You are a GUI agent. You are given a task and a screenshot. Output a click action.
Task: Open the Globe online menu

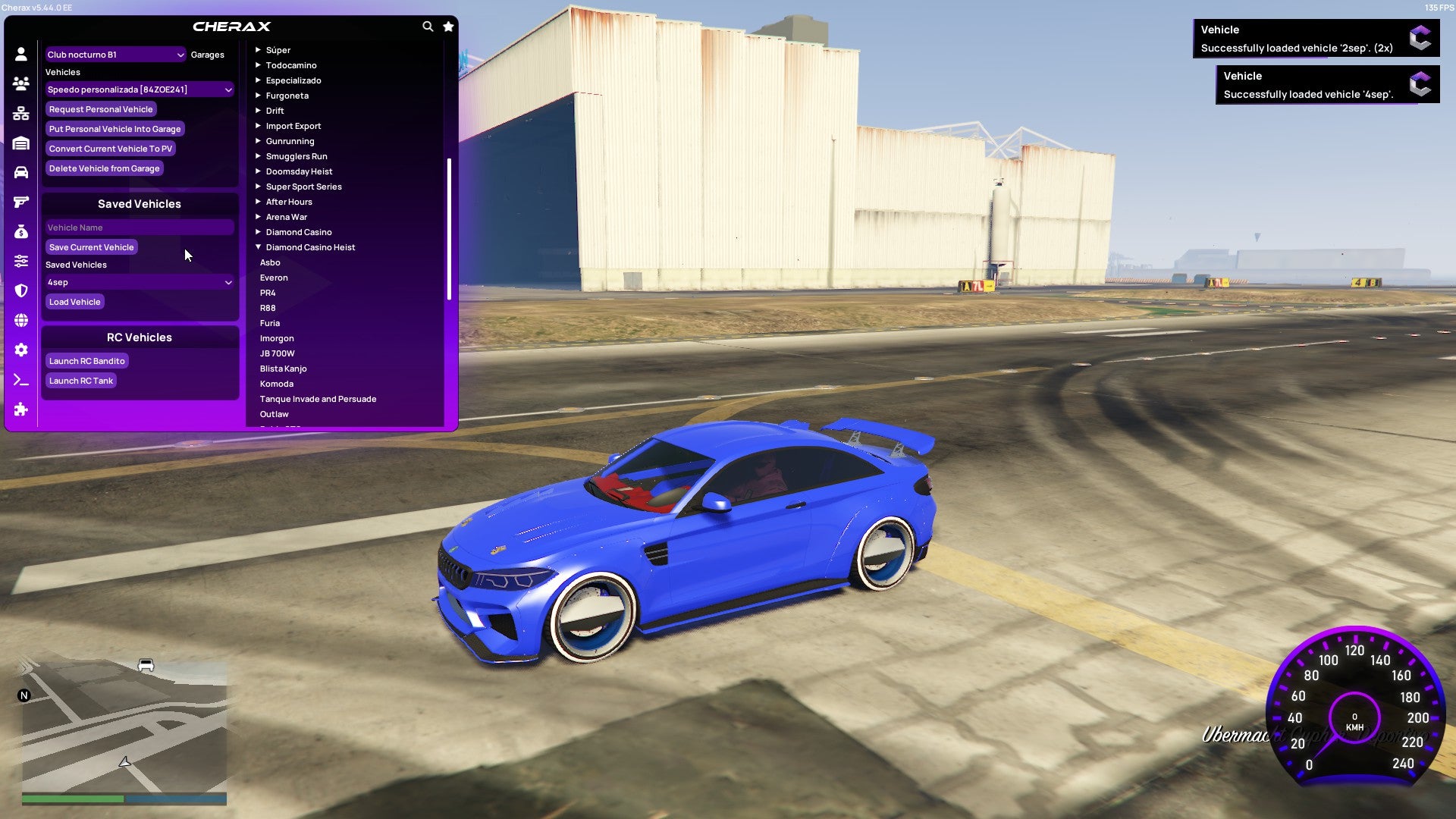point(21,321)
